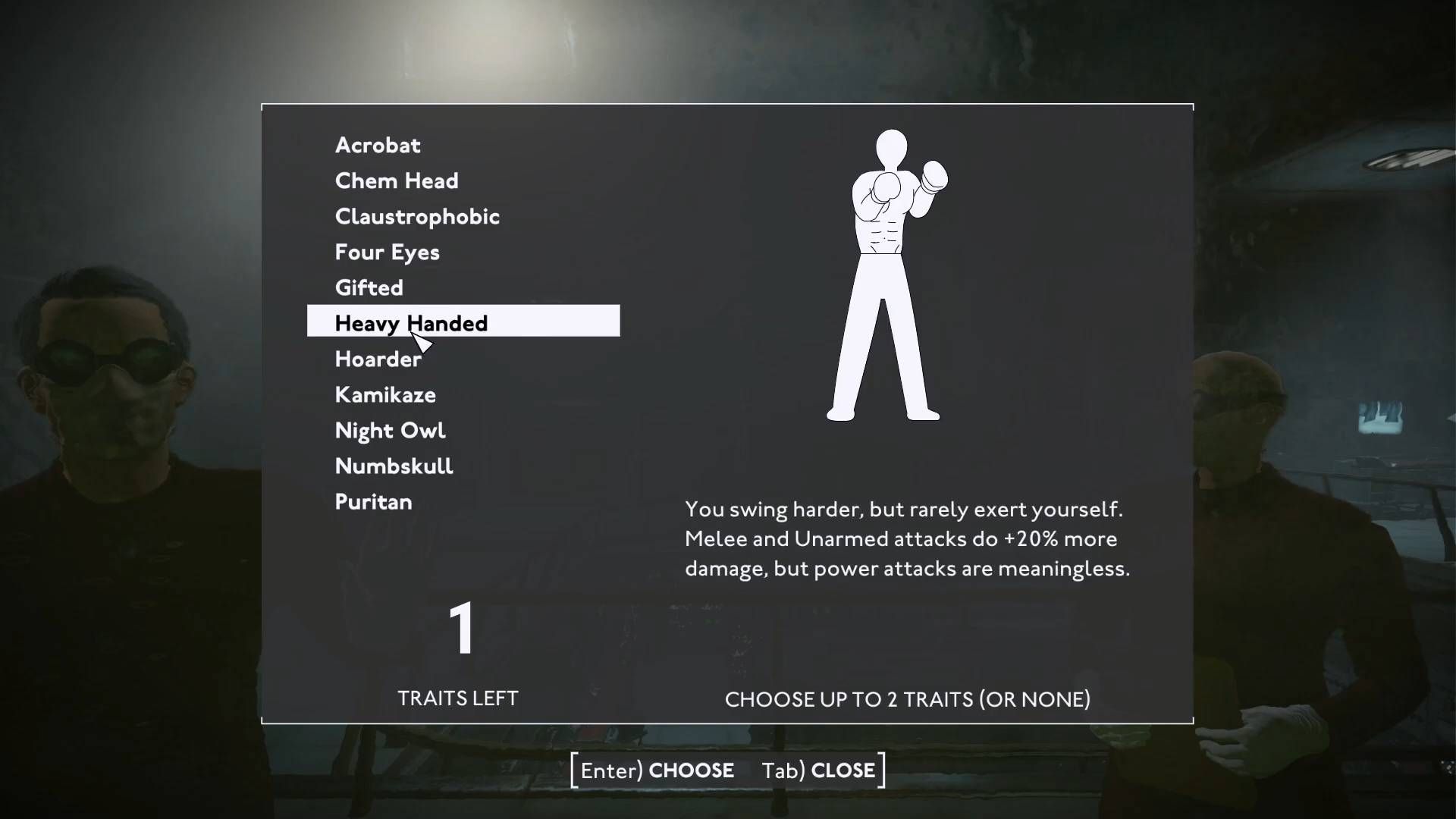Select the Kamikaze trait
1456x819 pixels.
(x=385, y=394)
